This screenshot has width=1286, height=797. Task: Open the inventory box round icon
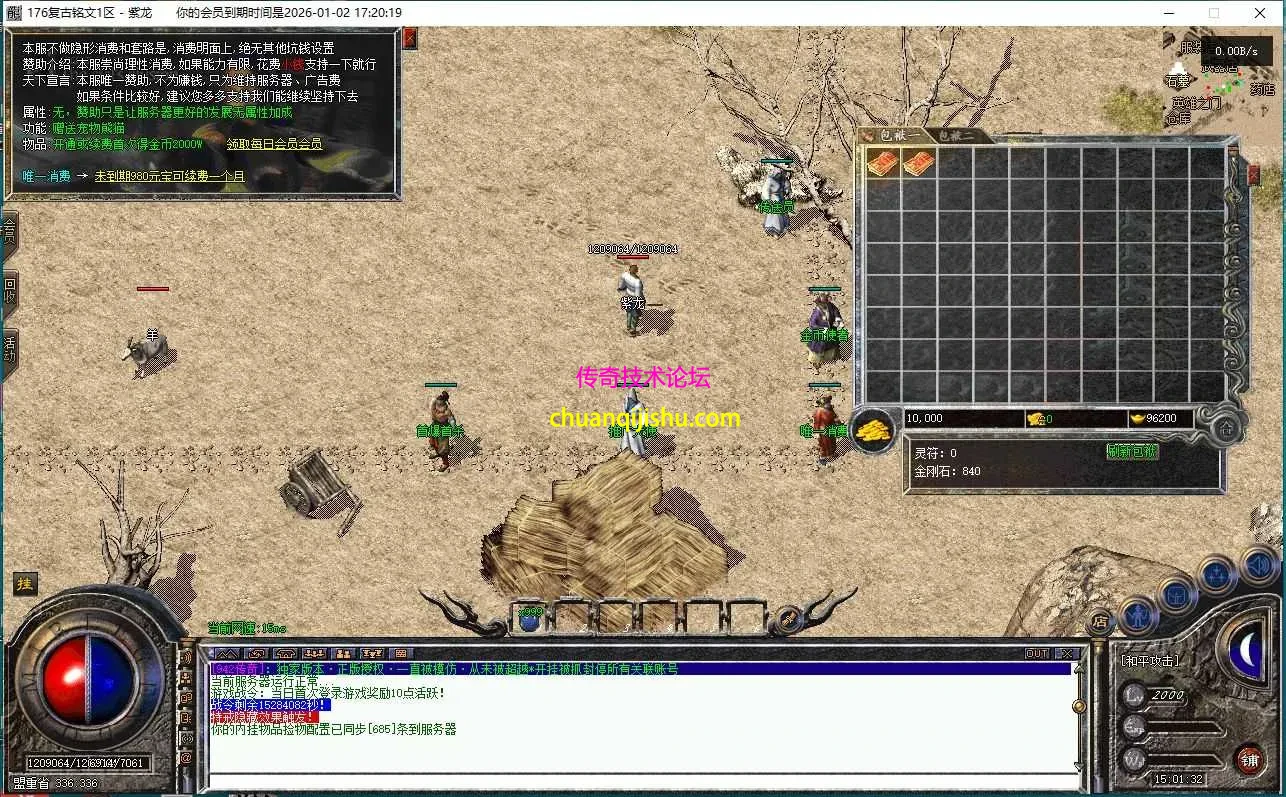[1176, 597]
